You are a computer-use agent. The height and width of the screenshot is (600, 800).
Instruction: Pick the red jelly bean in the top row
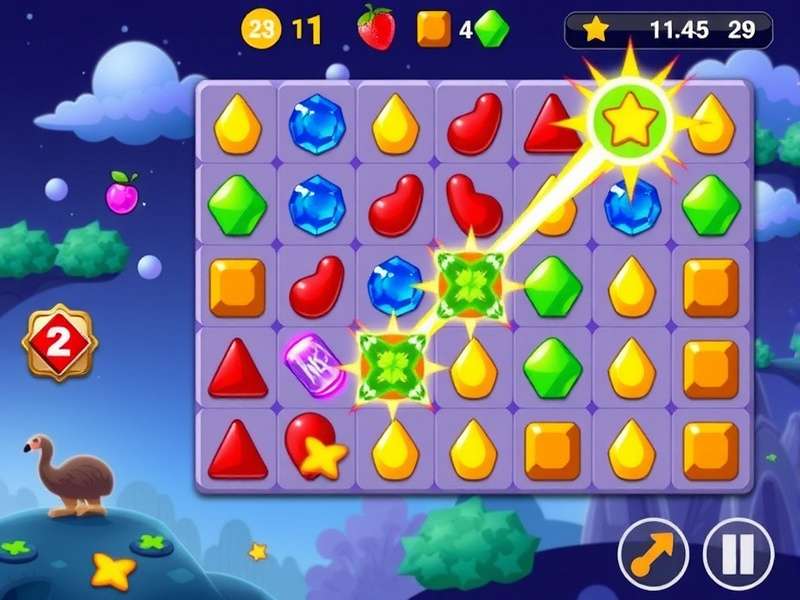pos(474,124)
